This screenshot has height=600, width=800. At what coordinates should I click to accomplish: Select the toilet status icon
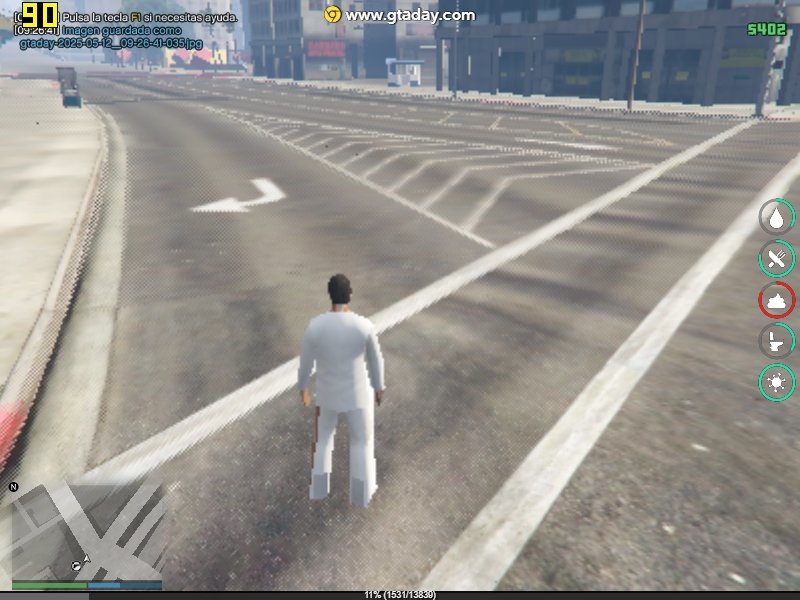[776, 341]
